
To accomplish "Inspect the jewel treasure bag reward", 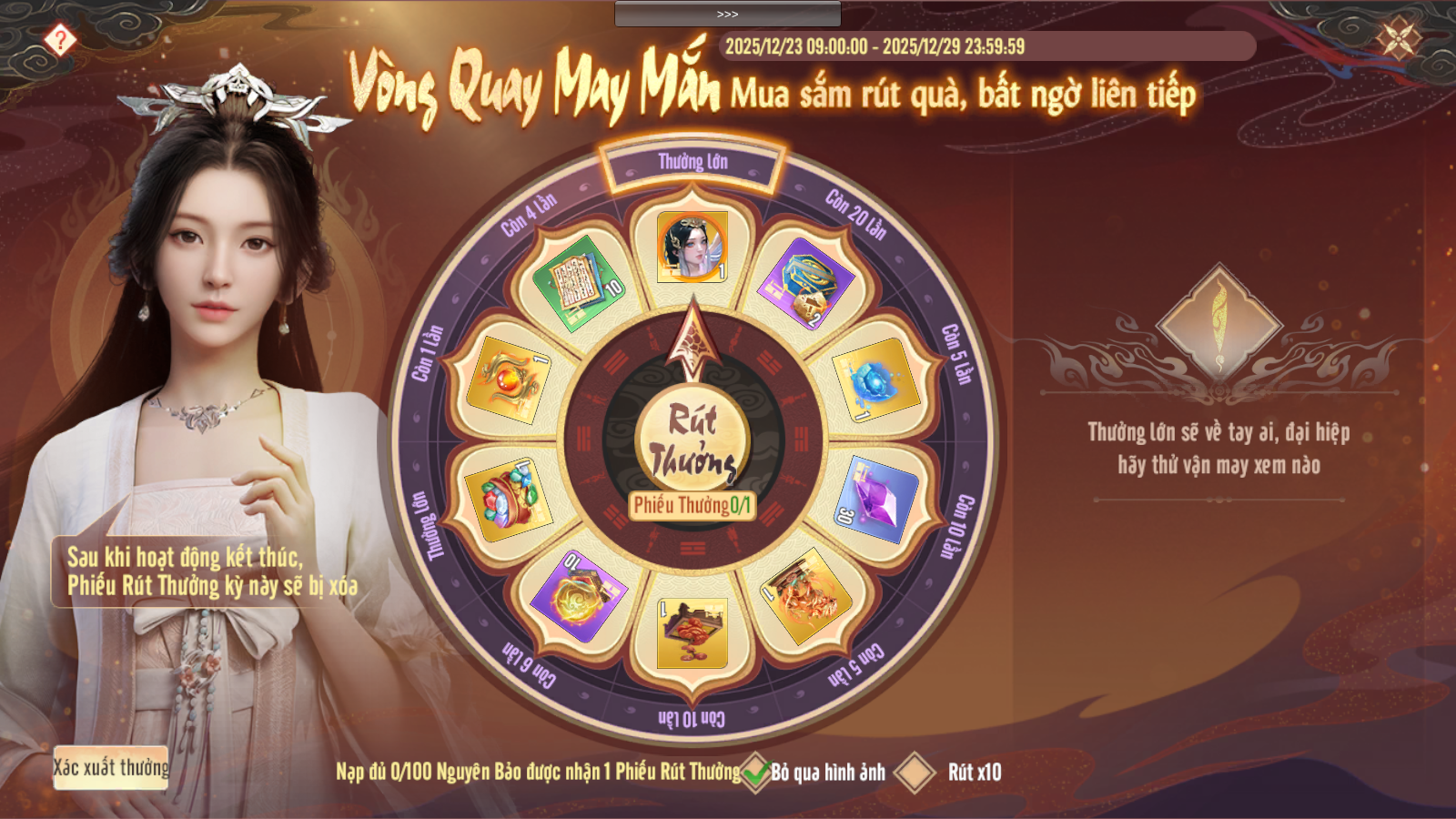I will point(510,500).
